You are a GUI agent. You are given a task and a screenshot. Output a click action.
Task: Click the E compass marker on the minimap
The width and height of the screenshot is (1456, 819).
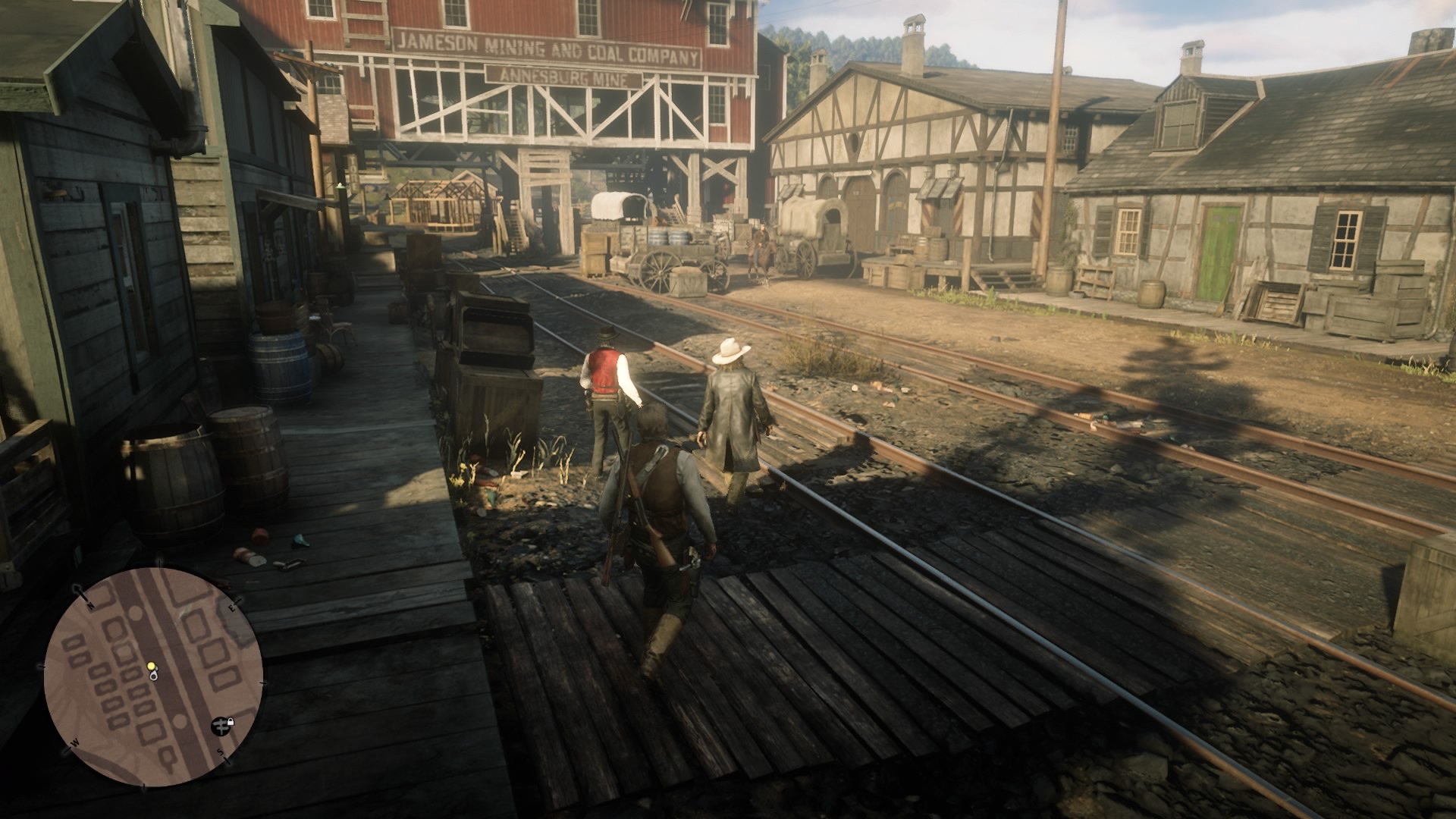[x=232, y=607]
